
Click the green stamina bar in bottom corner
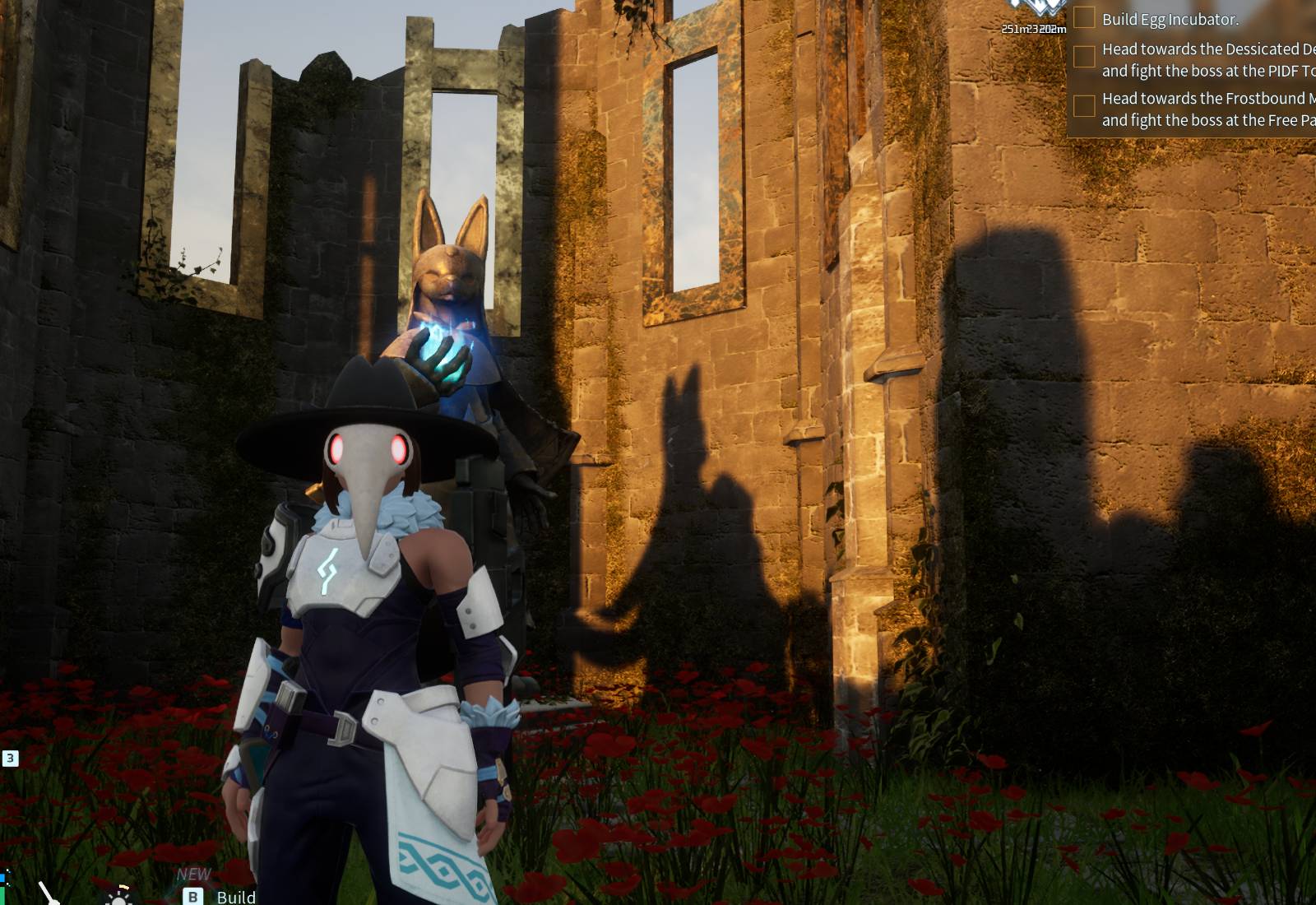[x=3, y=897]
